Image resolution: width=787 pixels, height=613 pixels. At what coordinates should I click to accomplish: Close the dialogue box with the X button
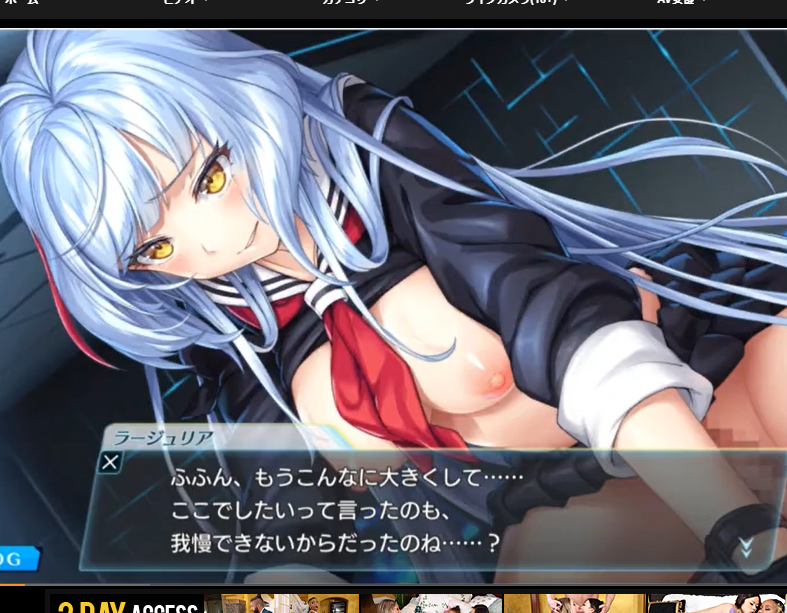click(111, 462)
